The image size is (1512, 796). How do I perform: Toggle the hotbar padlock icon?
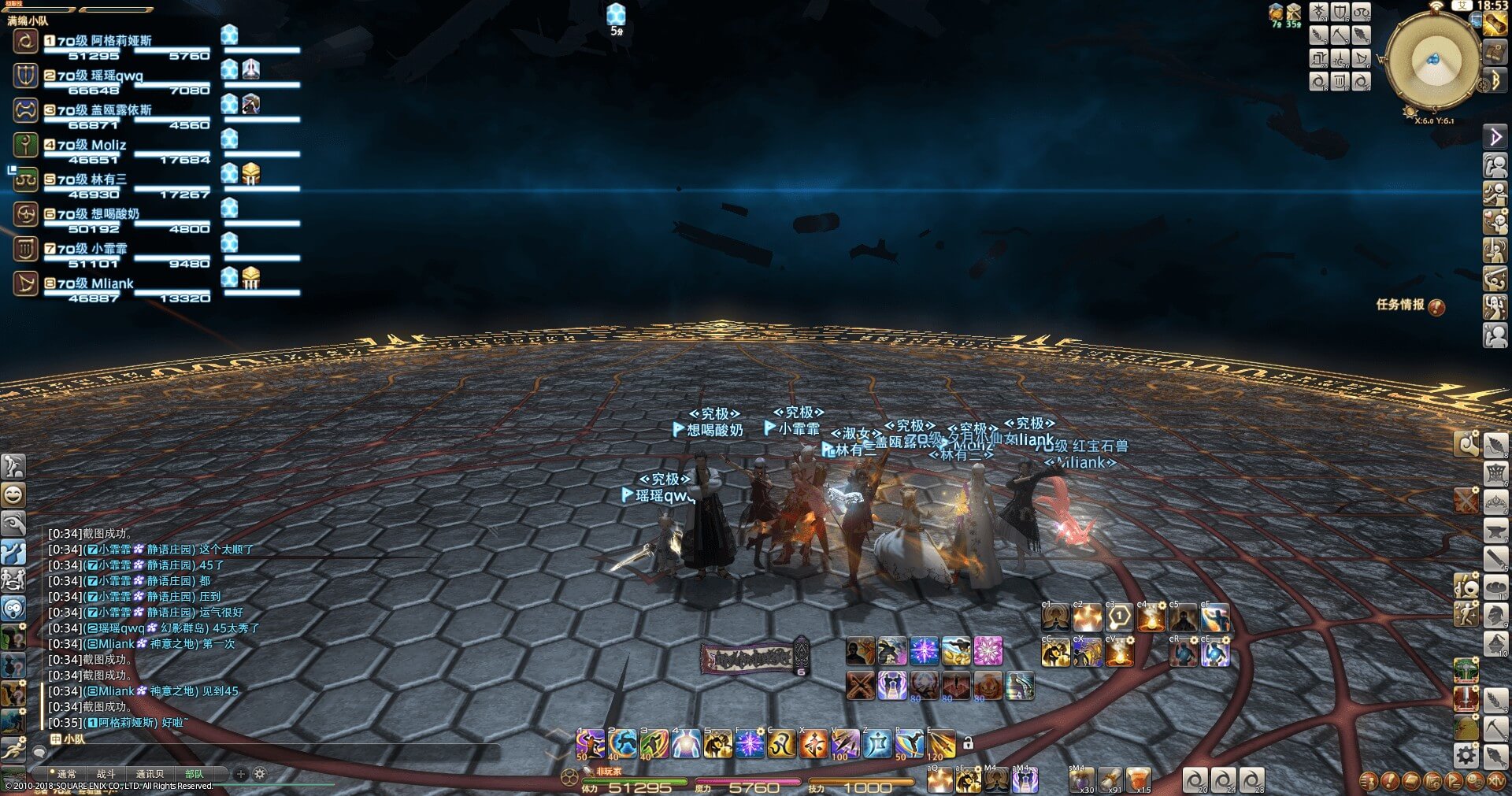point(968,742)
